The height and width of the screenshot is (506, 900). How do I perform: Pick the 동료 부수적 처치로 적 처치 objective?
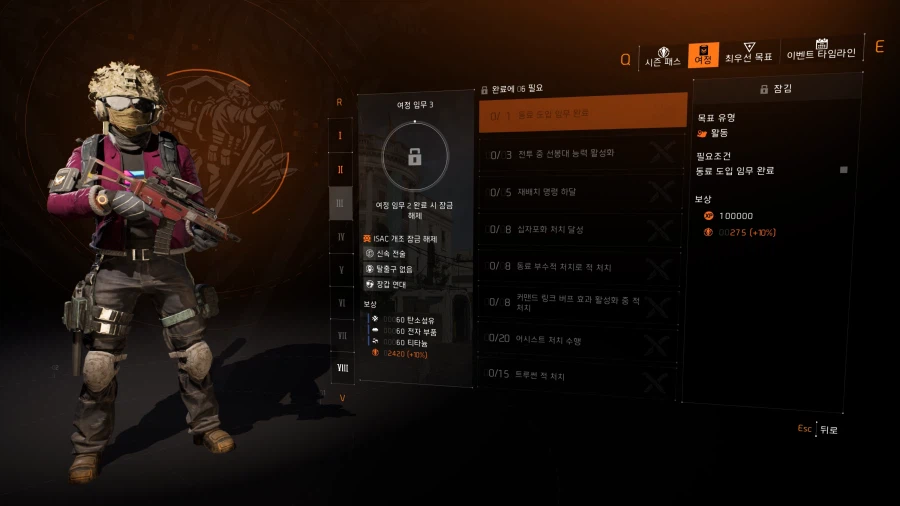pyautogui.click(x=583, y=267)
